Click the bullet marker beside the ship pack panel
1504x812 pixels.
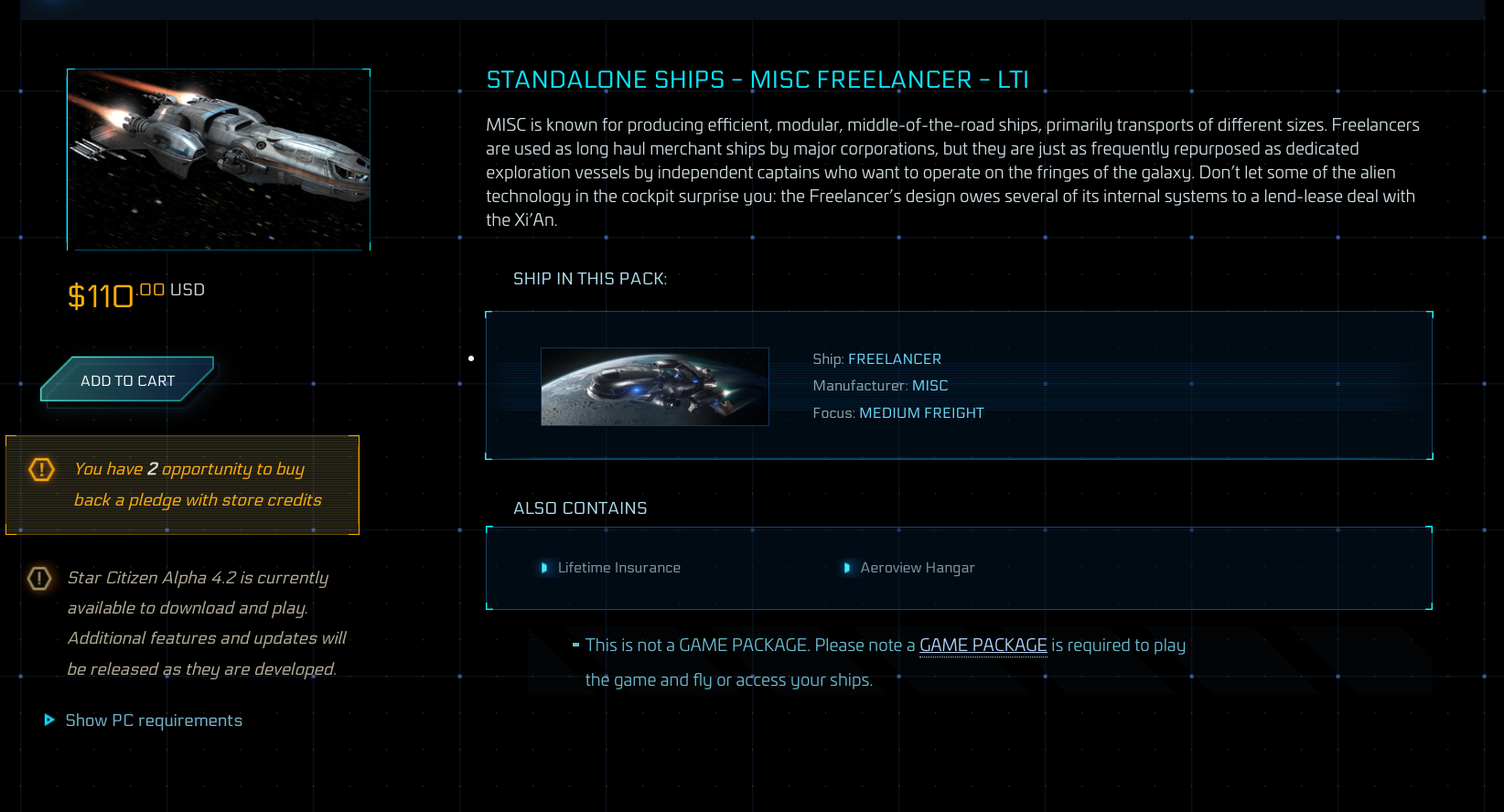tap(472, 358)
